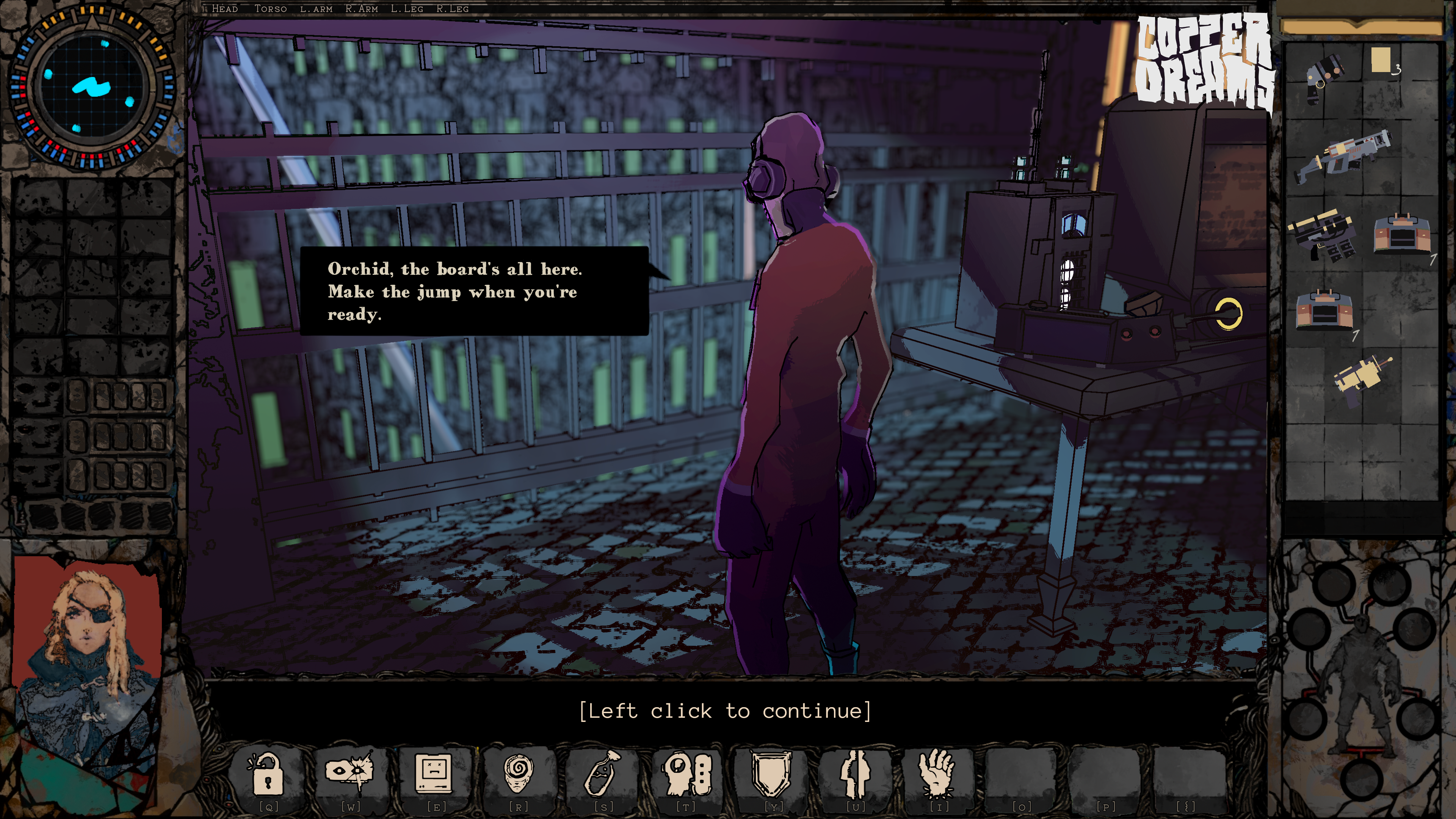Screen dimensions: 1456x819
Task: Select the Head body part label
Action: (x=224, y=8)
